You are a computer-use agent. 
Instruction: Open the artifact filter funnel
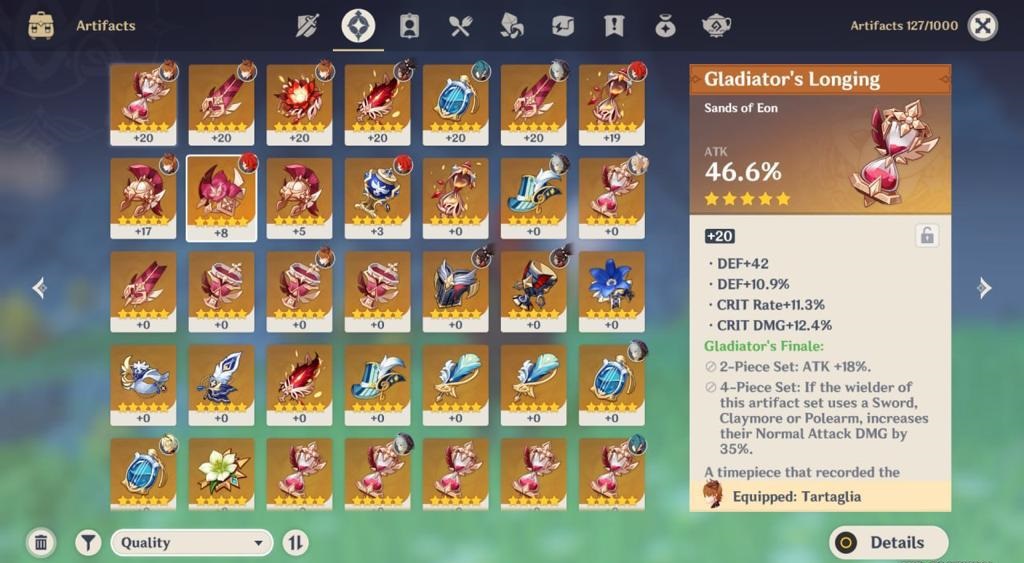89,542
